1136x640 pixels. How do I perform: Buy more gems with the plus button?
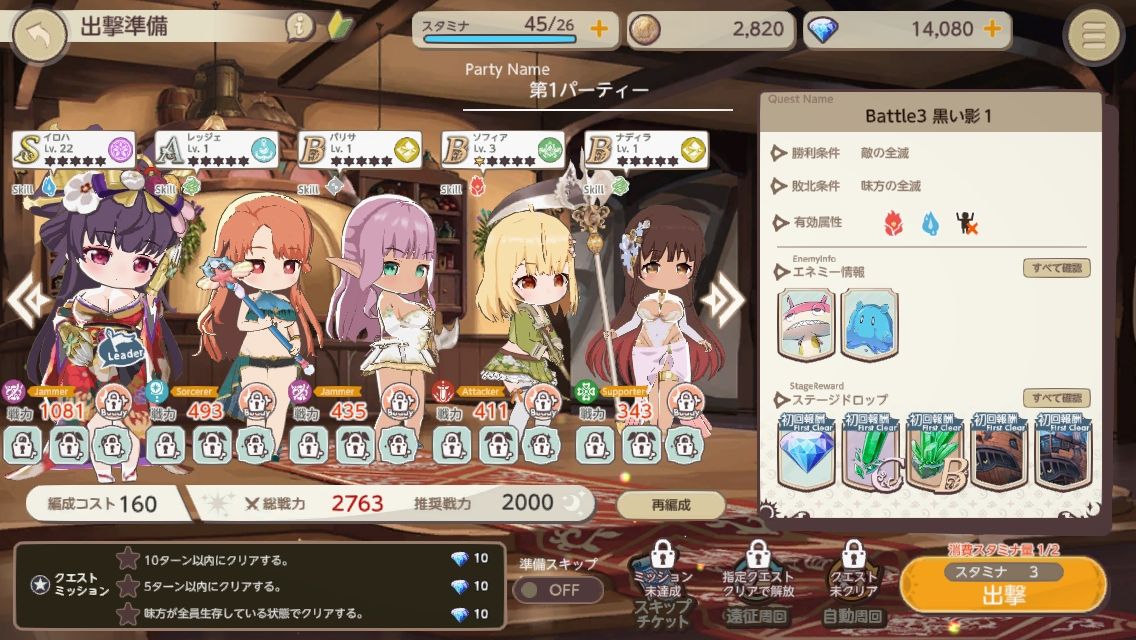992,28
